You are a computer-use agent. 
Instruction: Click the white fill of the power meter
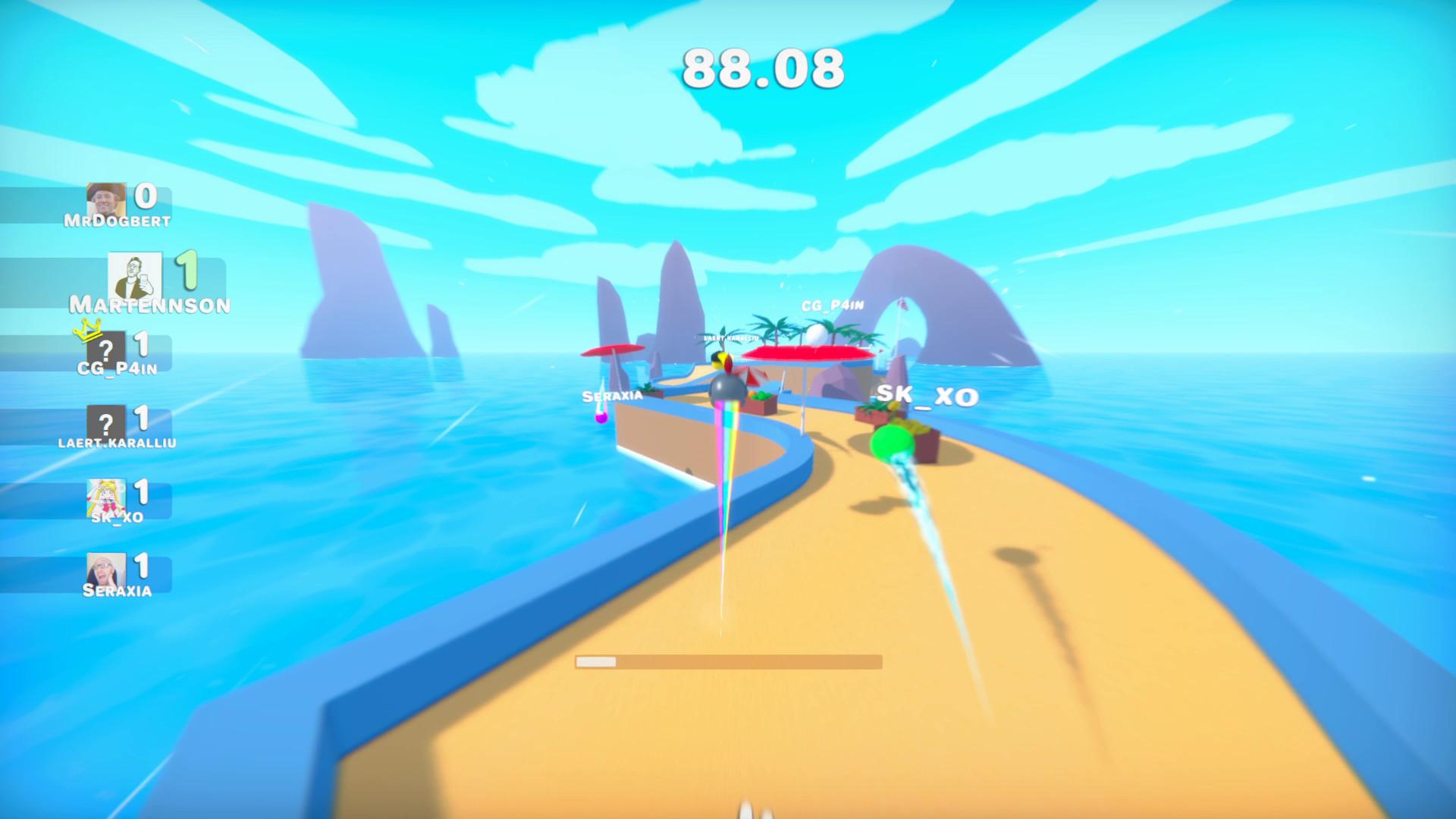point(596,663)
